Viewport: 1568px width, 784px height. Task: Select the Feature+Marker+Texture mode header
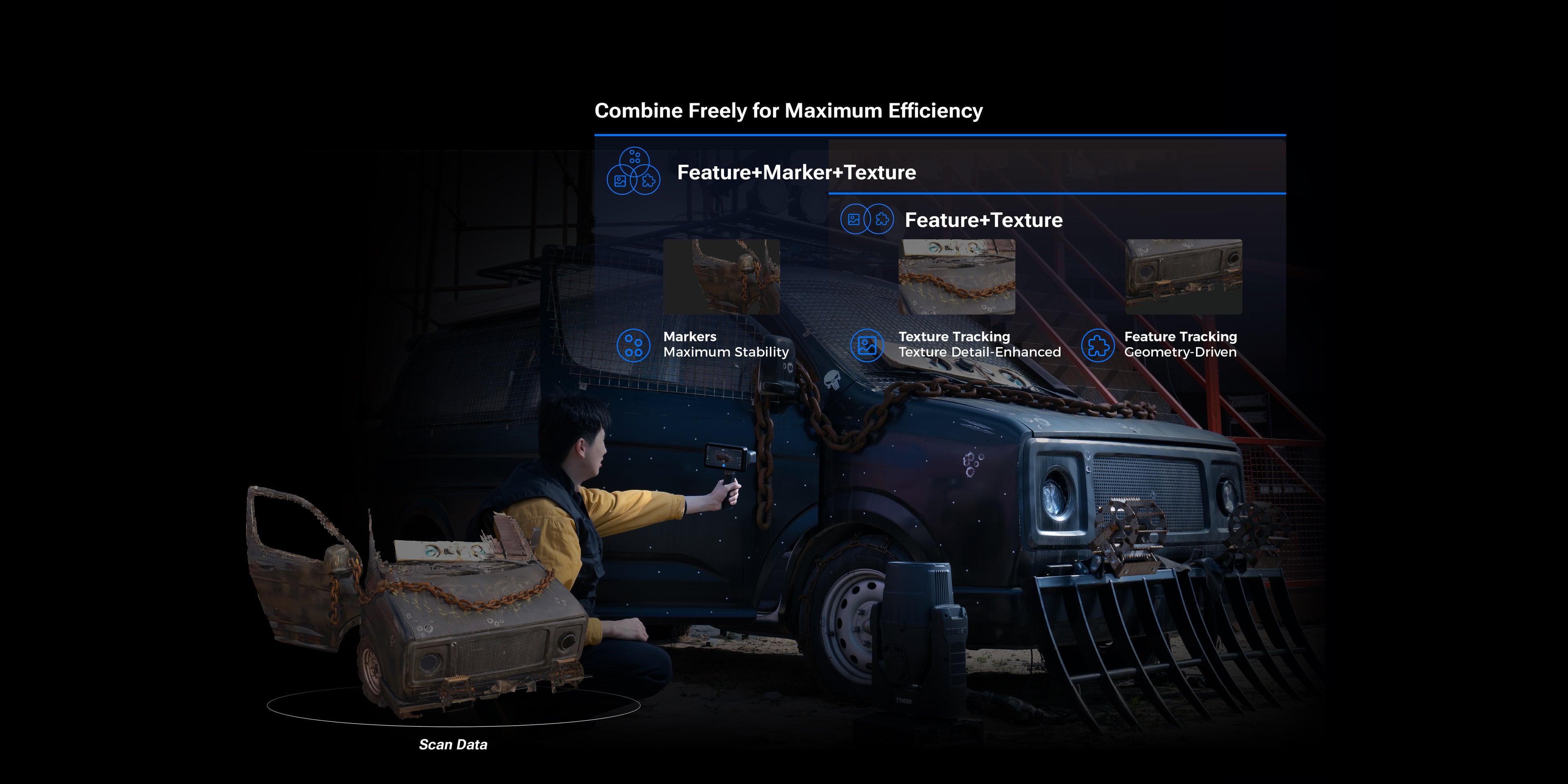tap(796, 173)
